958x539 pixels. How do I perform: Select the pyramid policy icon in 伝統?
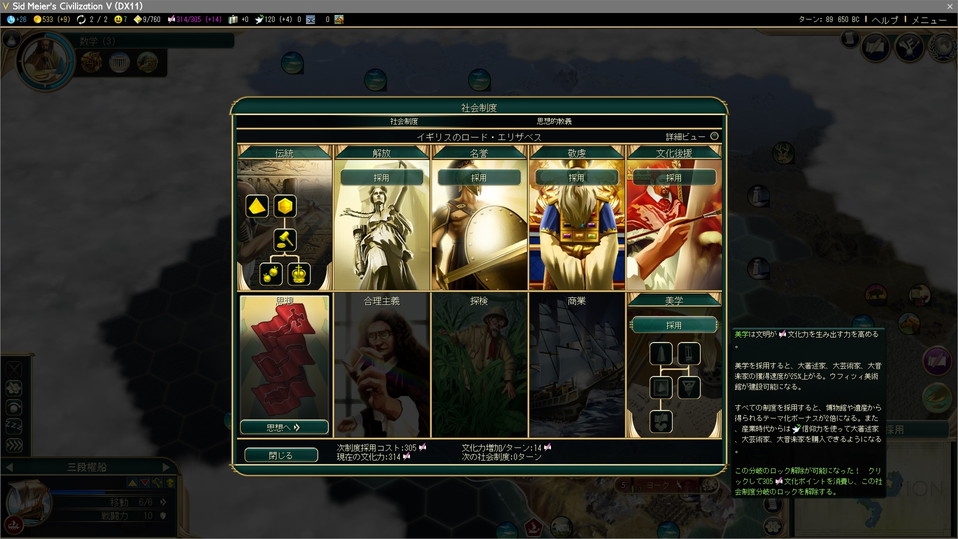click(257, 206)
